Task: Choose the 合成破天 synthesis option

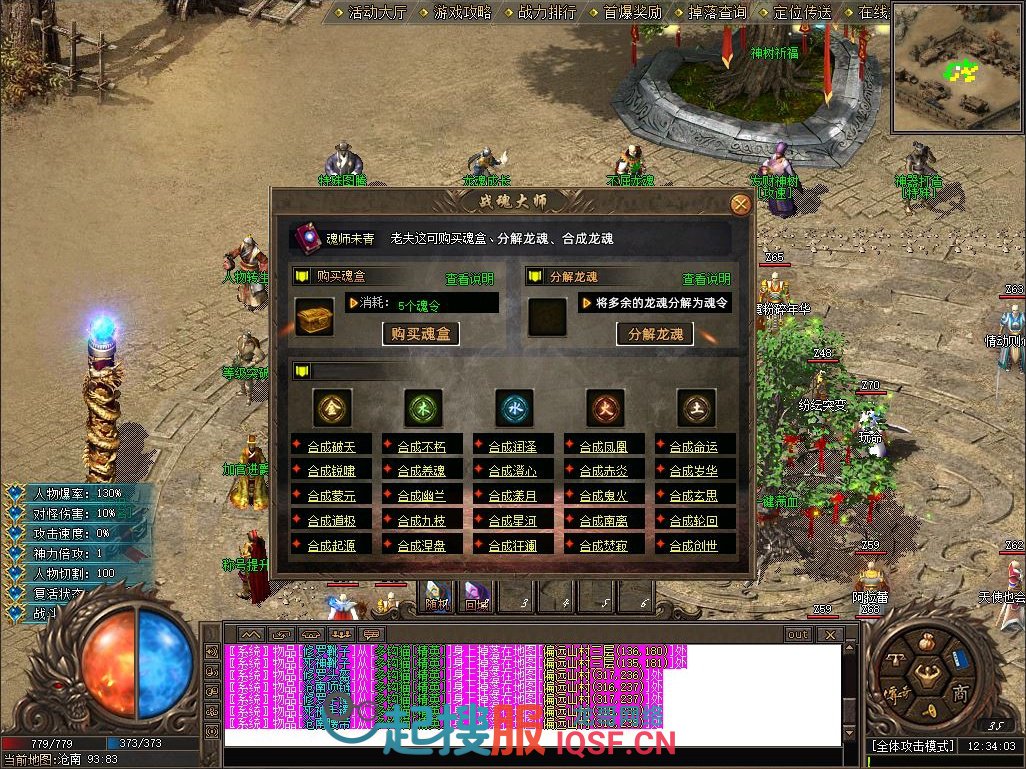Action: coord(331,446)
